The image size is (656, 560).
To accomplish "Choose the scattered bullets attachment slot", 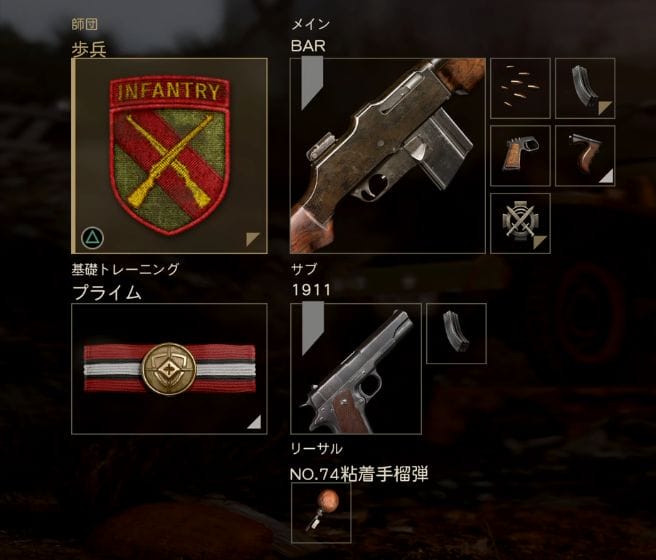I will coord(520,88).
